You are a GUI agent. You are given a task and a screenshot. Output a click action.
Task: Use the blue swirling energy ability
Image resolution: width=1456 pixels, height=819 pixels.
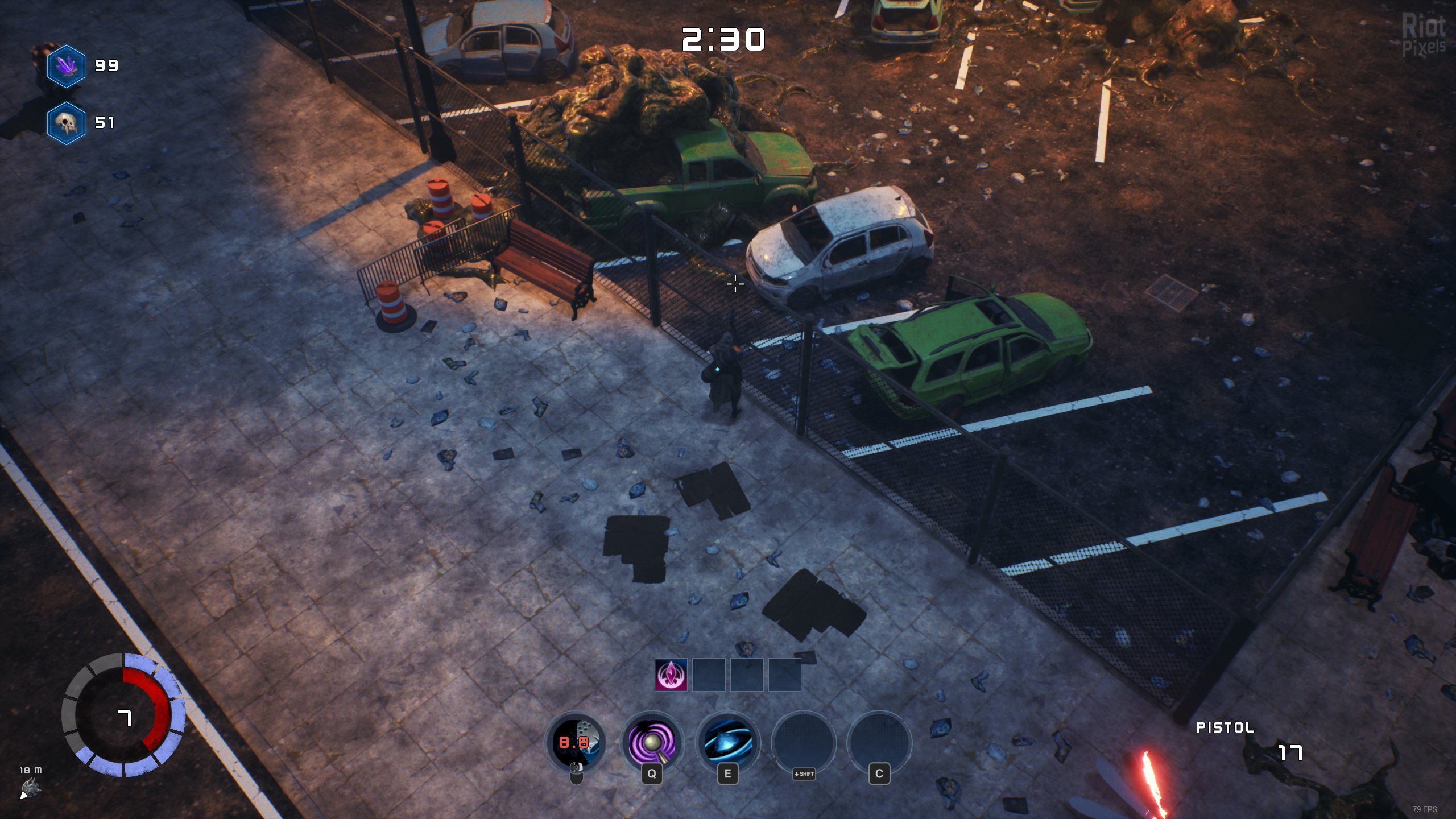727,743
